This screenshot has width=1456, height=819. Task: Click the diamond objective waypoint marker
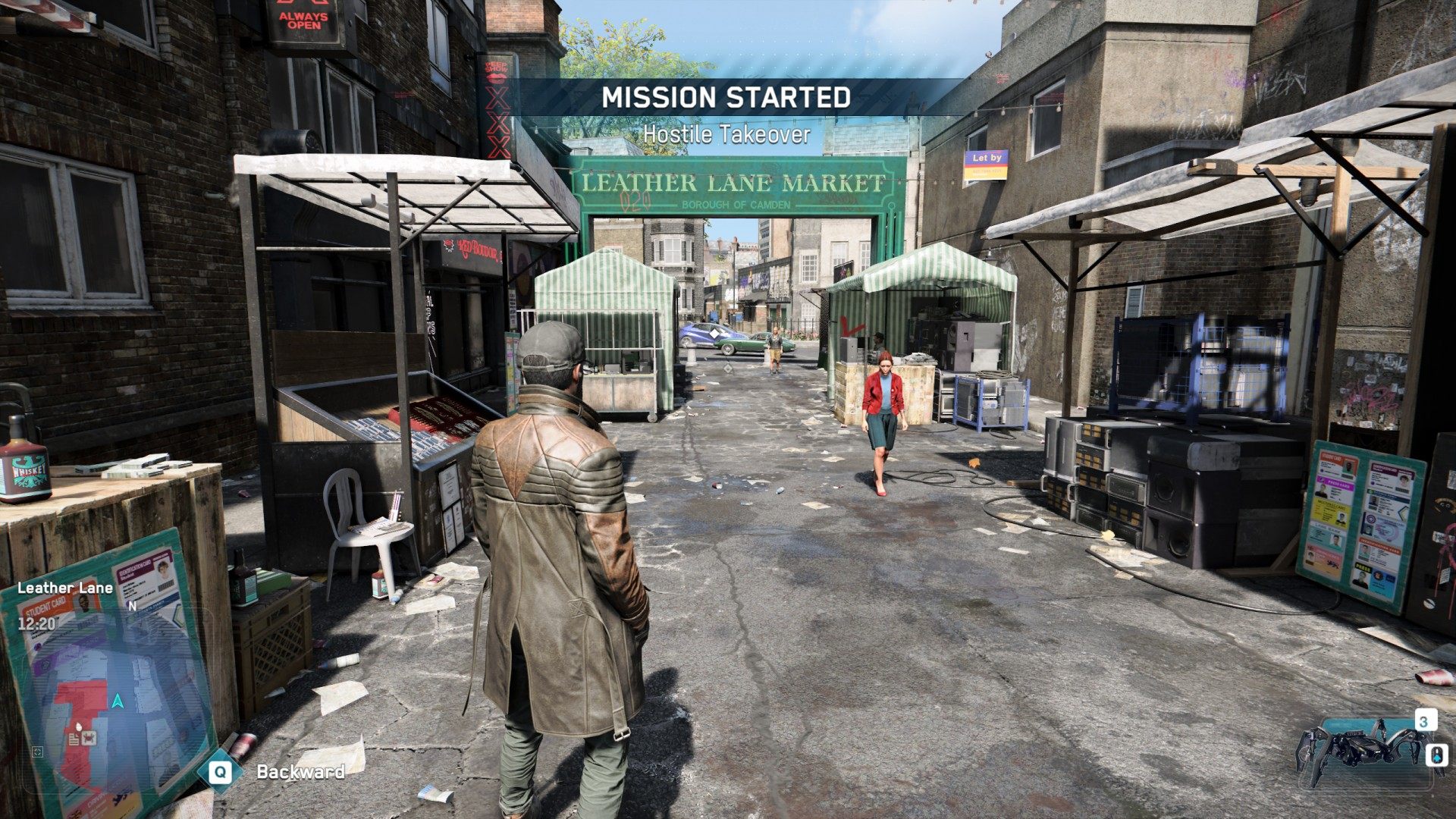tap(714, 333)
